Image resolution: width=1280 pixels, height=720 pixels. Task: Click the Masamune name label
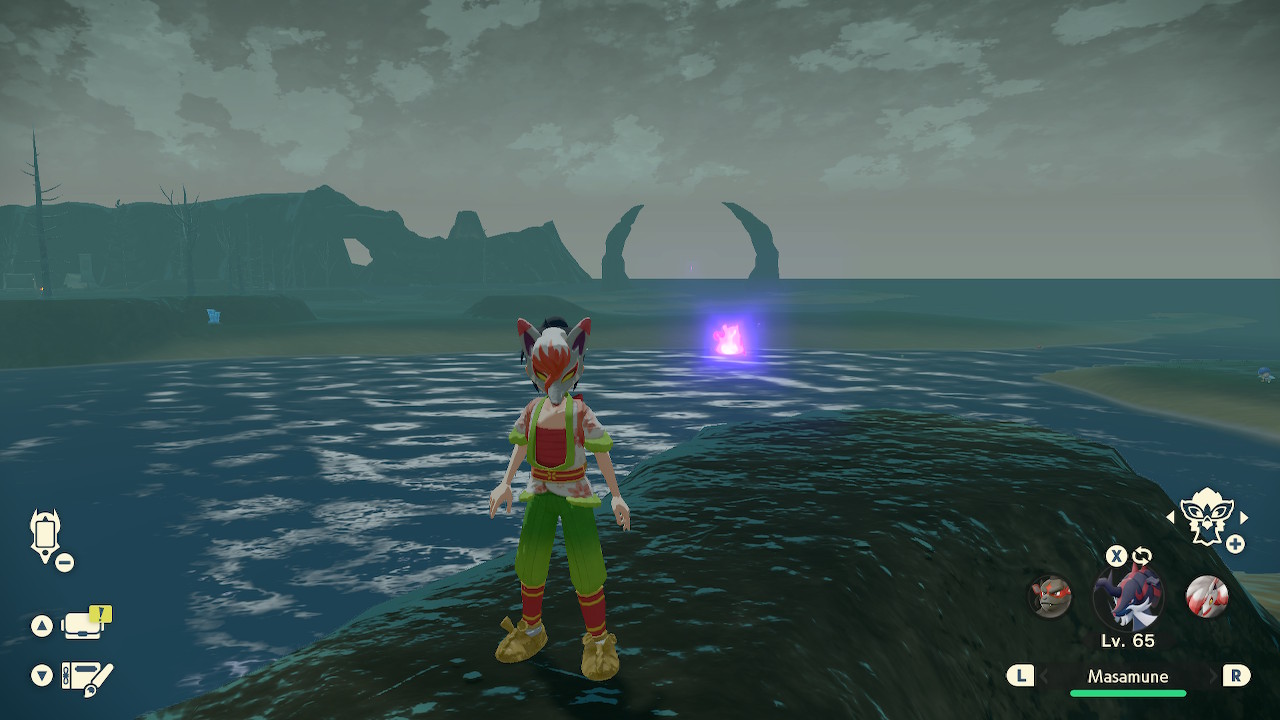(1127, 676)
